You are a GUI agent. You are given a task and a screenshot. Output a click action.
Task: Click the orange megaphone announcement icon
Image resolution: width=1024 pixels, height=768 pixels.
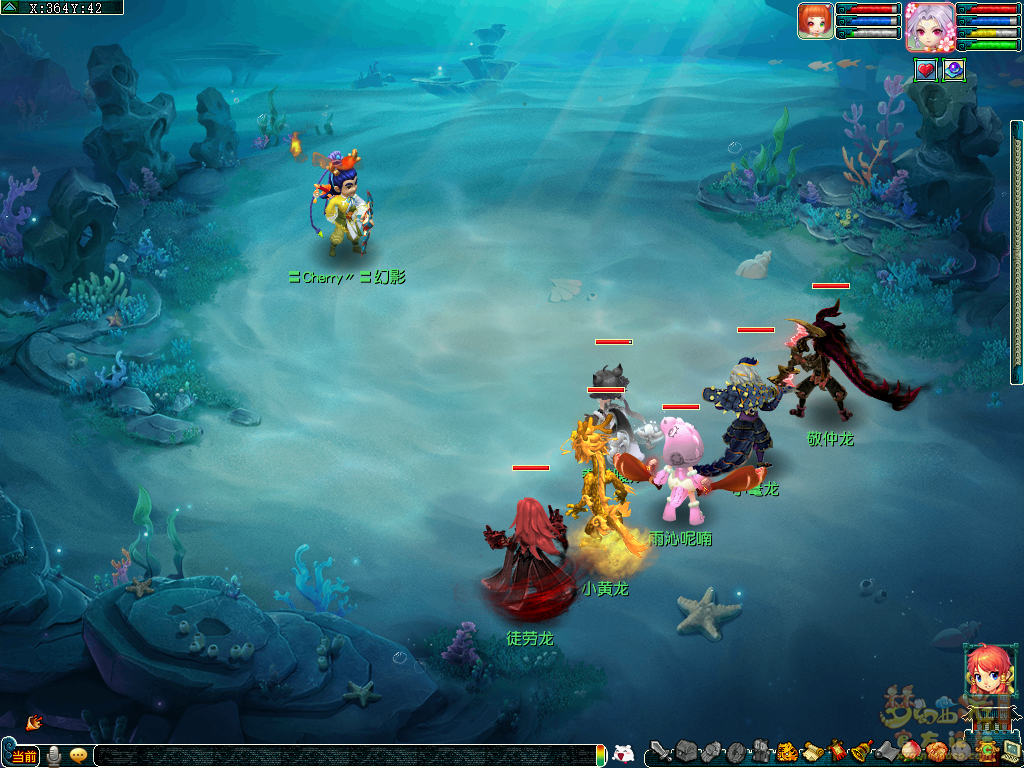click(34, 721)
